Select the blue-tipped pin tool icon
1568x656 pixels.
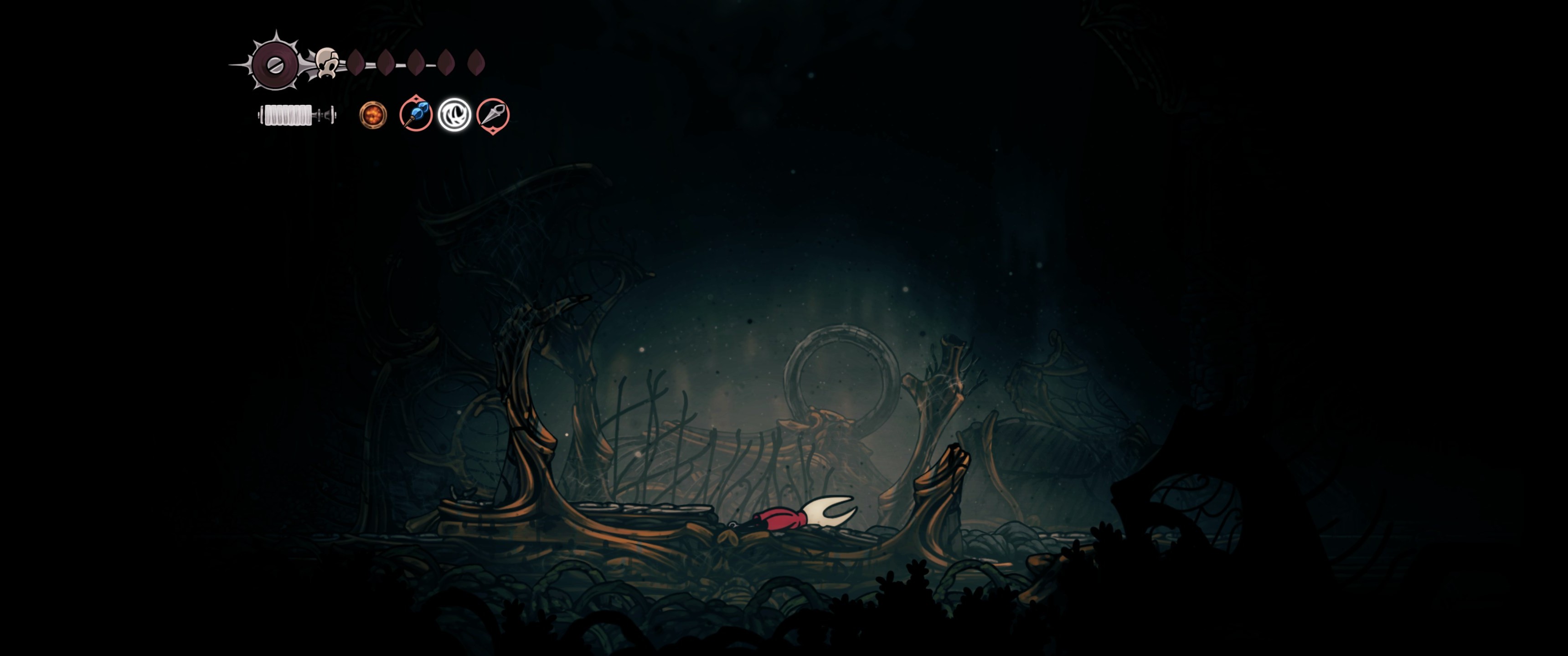[x=416, y=114]
